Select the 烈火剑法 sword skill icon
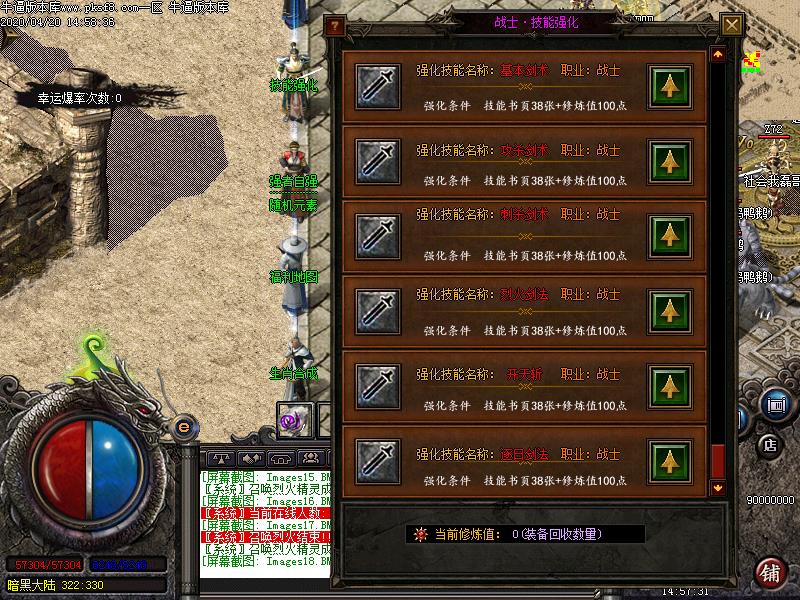This screenshot has width=800, height=600. [379, 310]
